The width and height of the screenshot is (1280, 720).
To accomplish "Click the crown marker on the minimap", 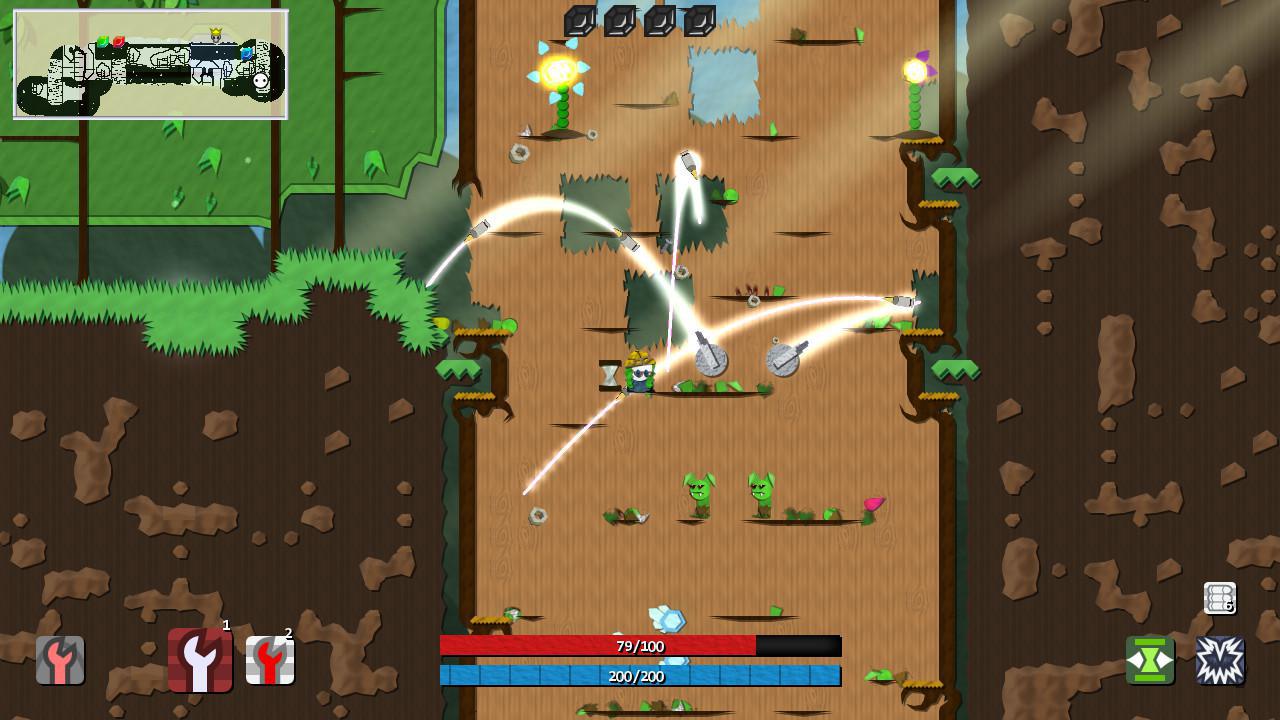I will 216,32.
